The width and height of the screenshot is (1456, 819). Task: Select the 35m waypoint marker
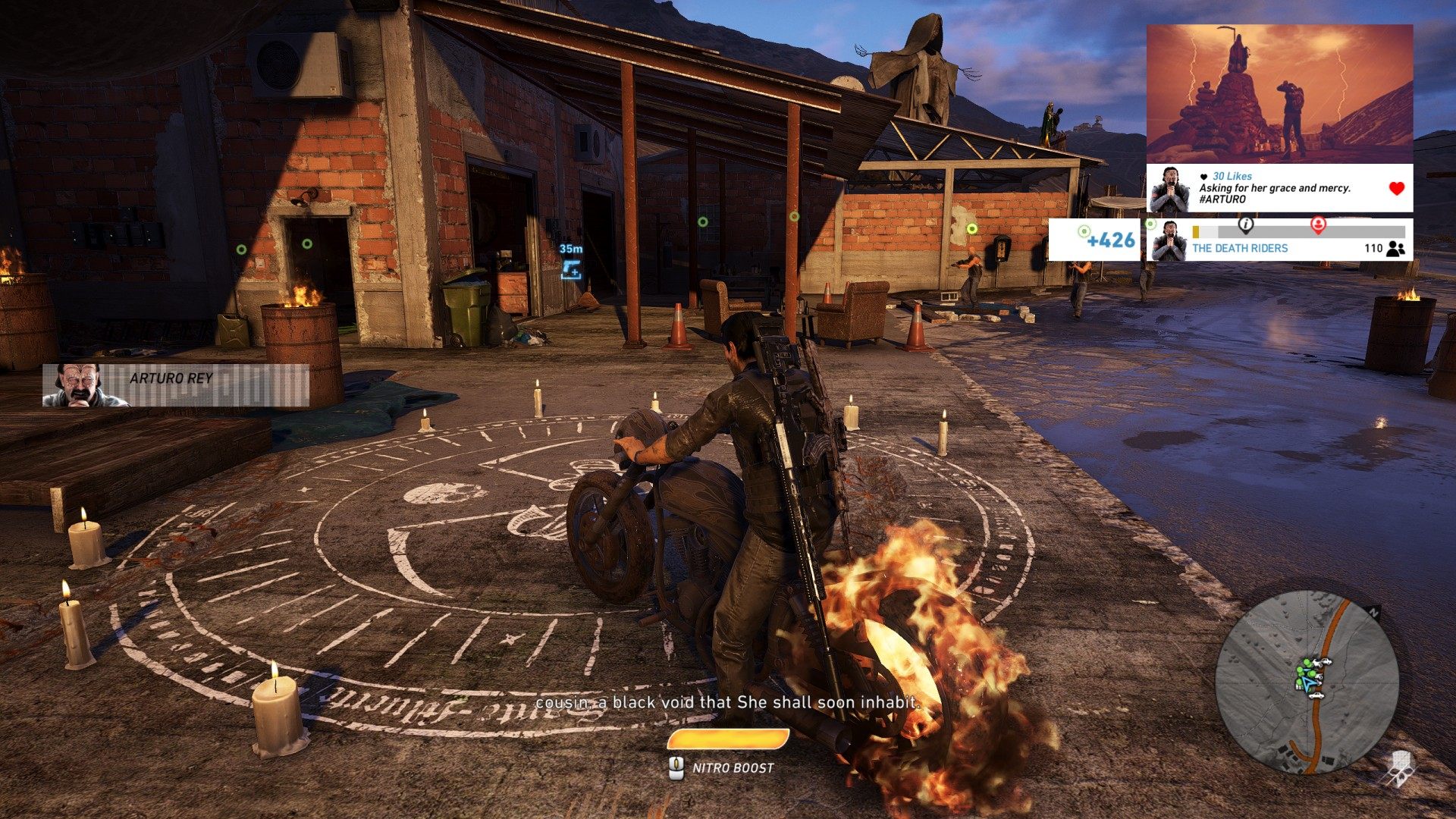click(571, 268)
